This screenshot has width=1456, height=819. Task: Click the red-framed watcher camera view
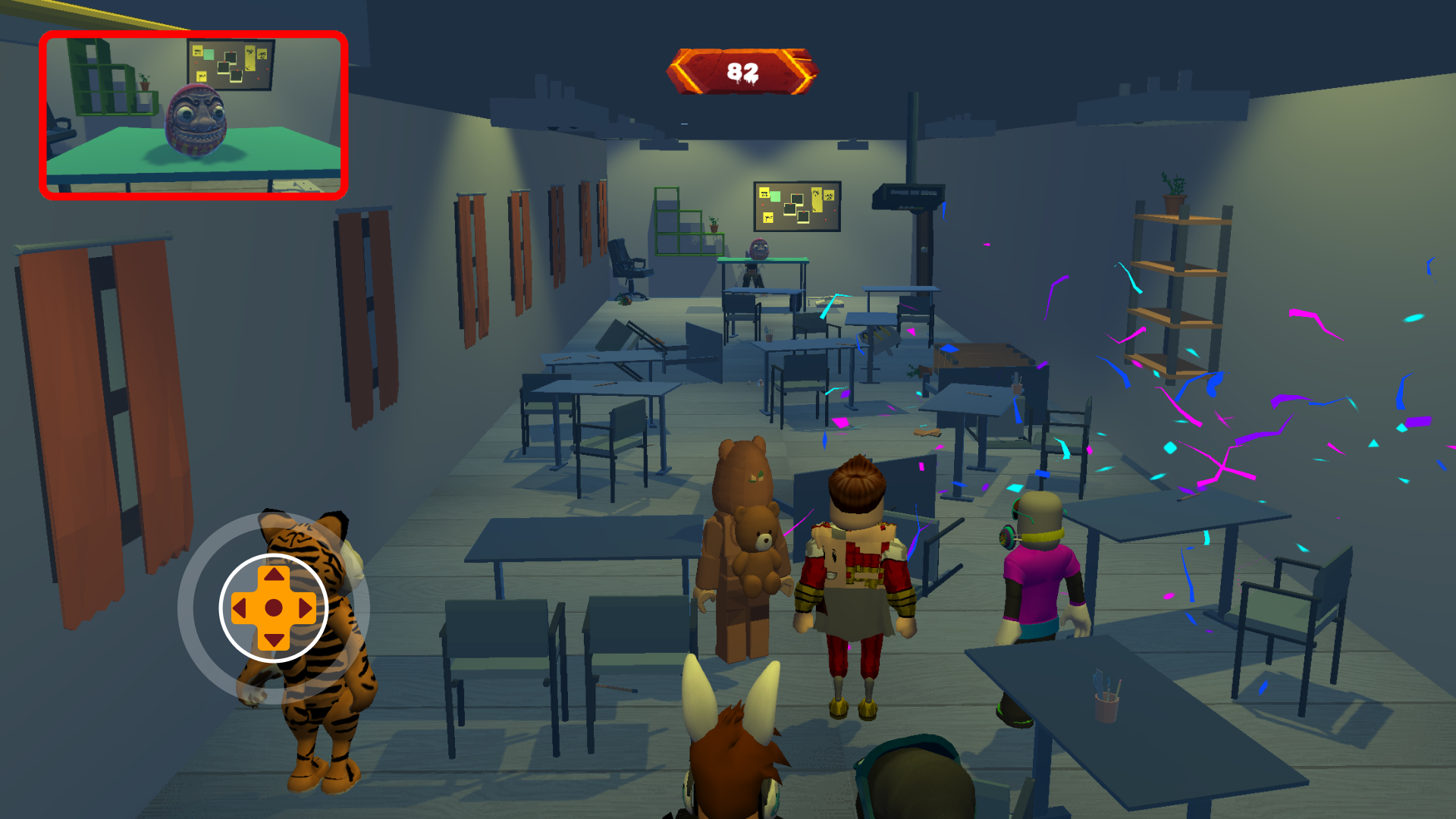click(193, 114)
